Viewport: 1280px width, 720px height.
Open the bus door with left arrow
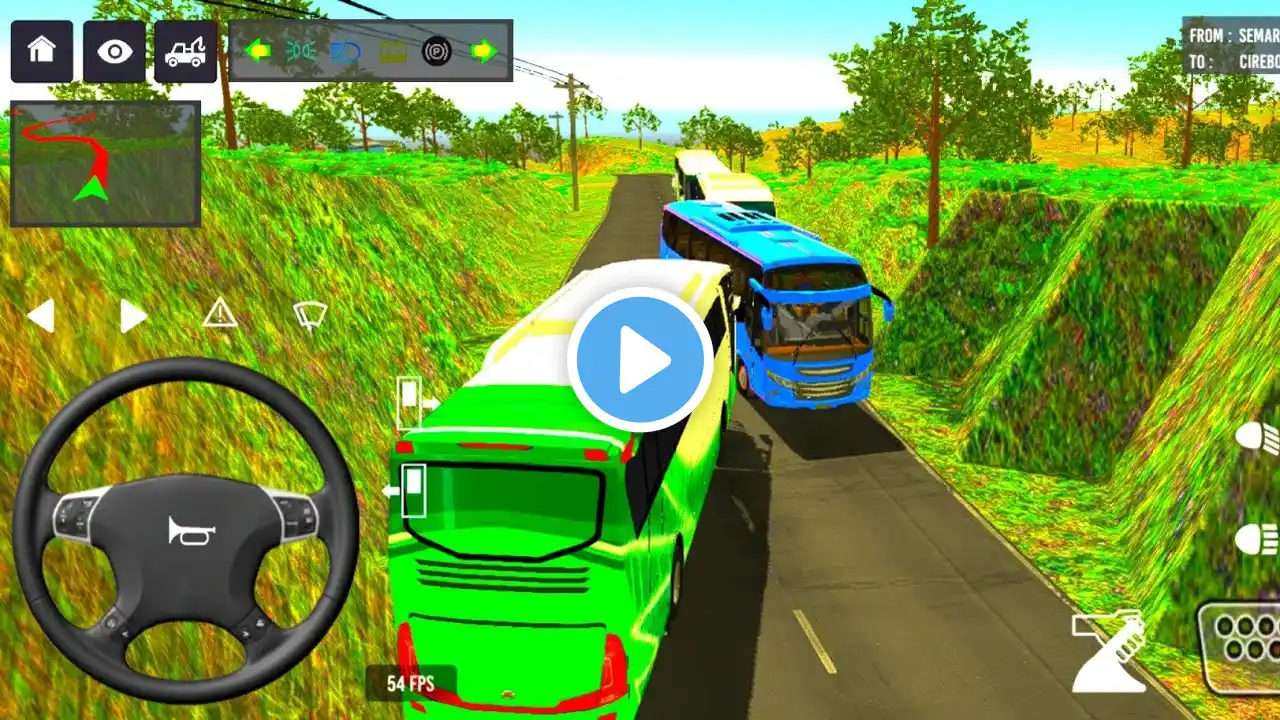coord(406,490)
